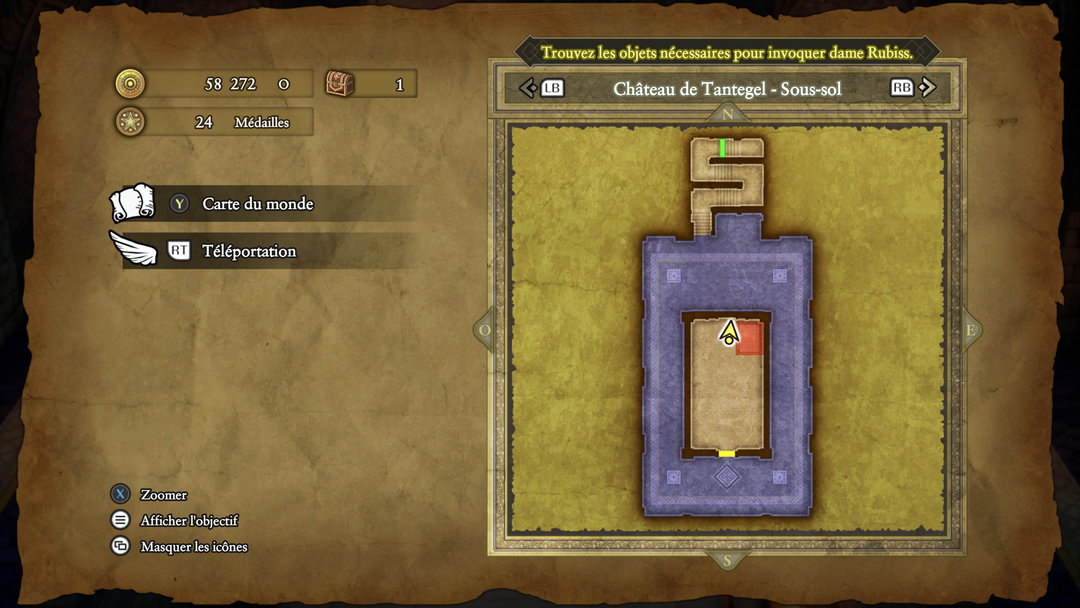Select the green exit marker on the map
This screenshot has height=608, width=1080.
coord(723,148)
